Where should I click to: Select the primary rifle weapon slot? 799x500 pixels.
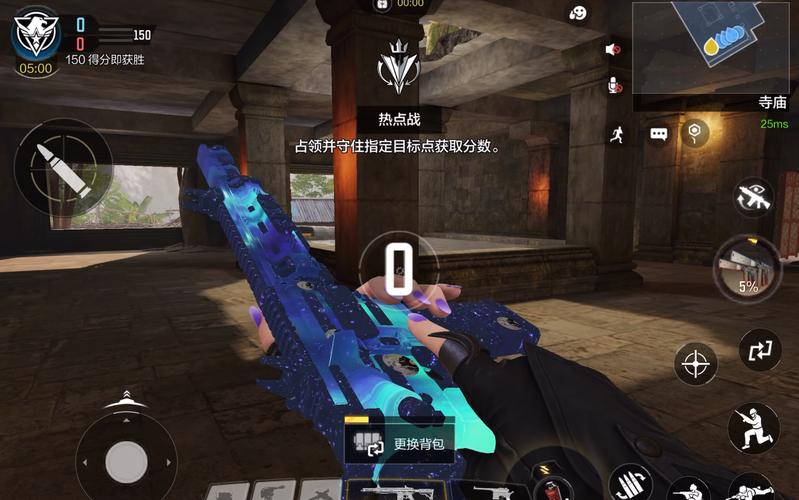click(396, 491)
